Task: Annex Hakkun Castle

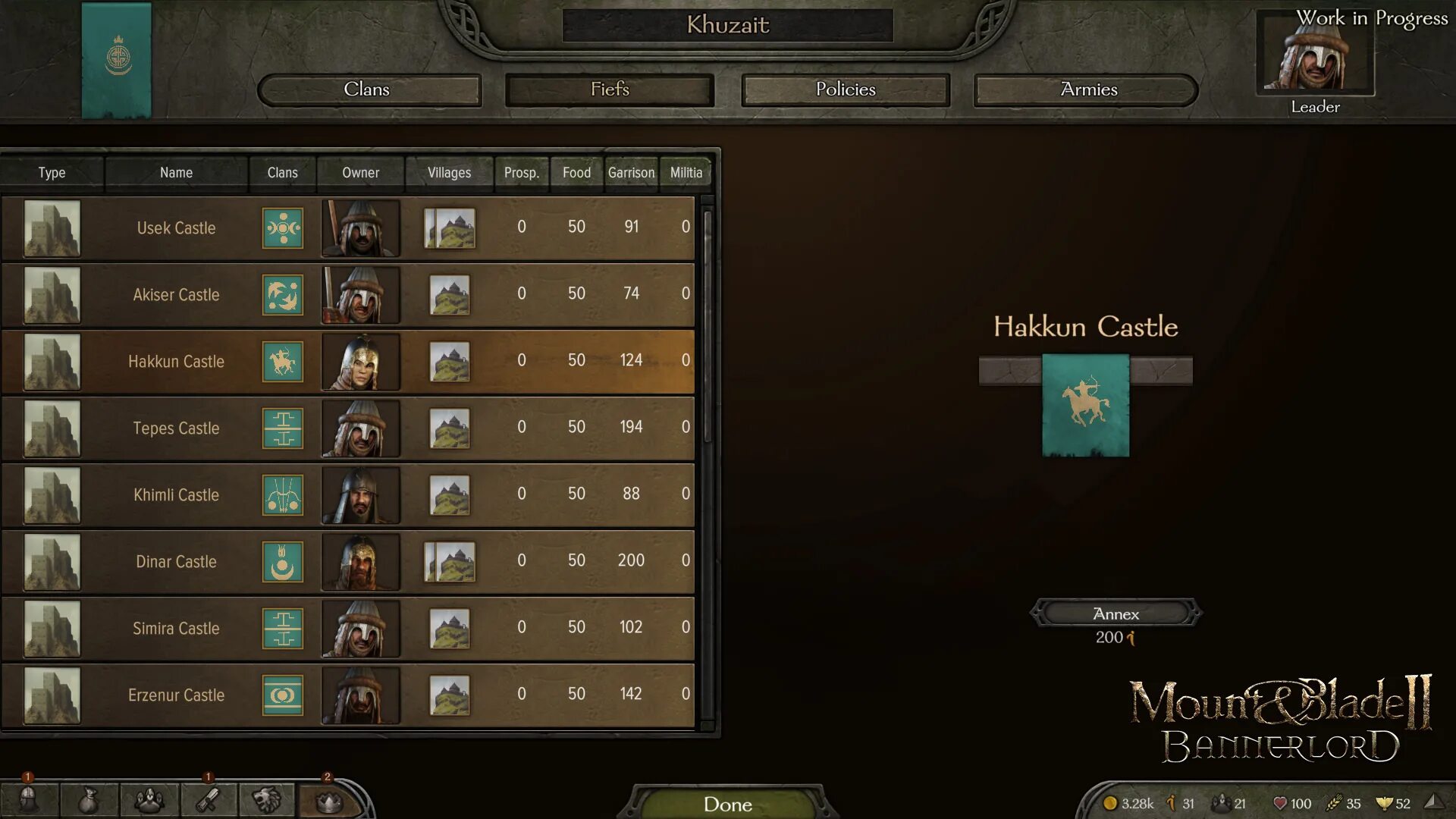Action: point(1116,613)
